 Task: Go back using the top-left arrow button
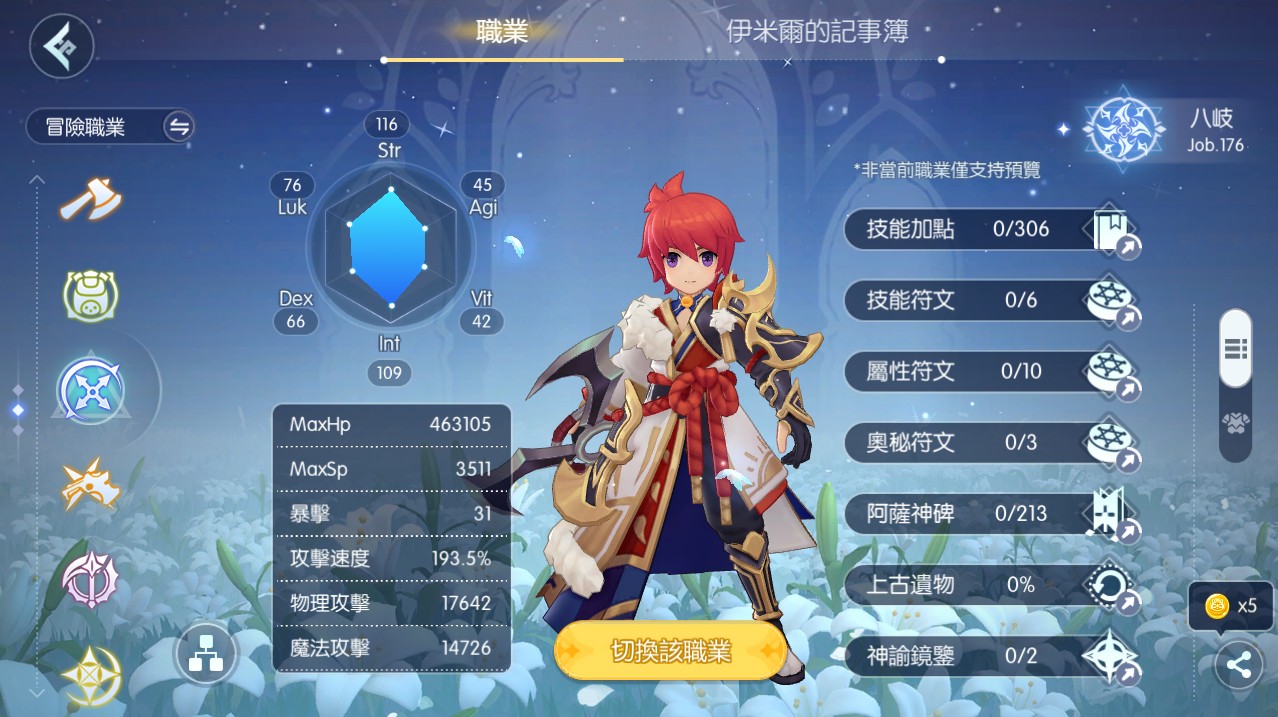tap(61, 45)
